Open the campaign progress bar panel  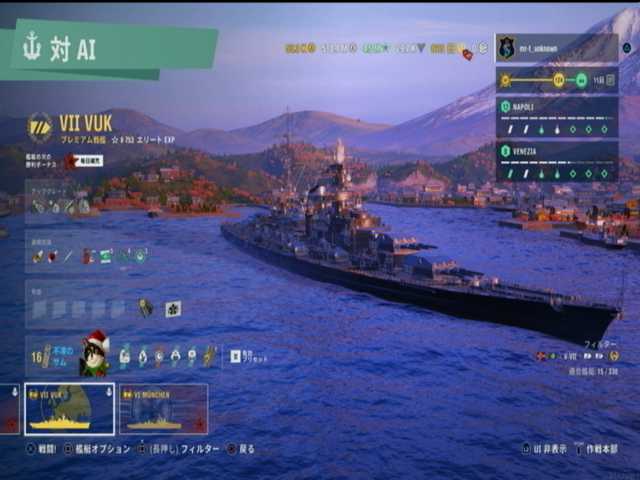point(556,80)
